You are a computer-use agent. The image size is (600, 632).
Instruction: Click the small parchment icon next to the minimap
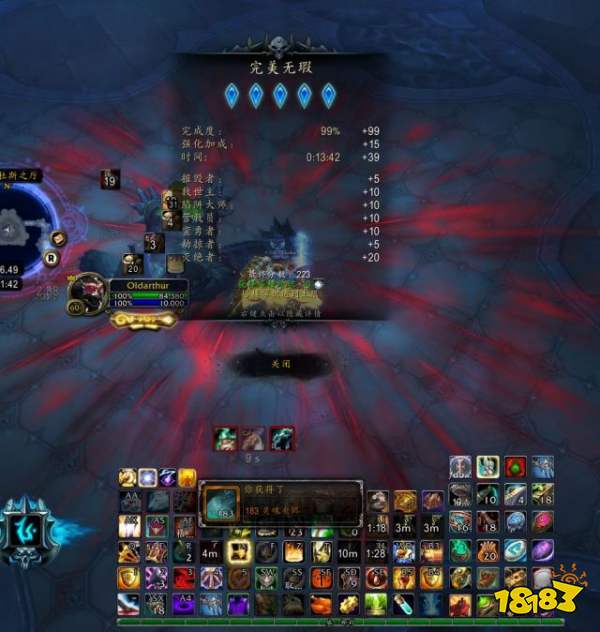coord(60,238)
